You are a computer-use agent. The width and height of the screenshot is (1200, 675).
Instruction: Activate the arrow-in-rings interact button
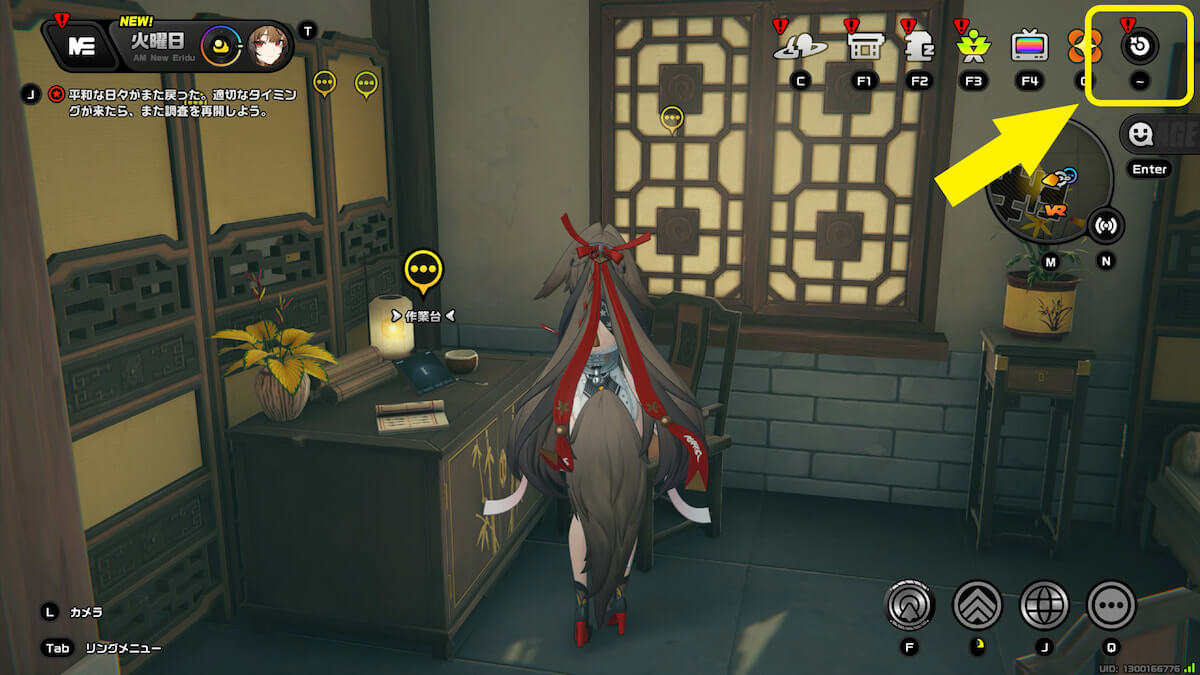pyautogui.click(x=910, y=604)
